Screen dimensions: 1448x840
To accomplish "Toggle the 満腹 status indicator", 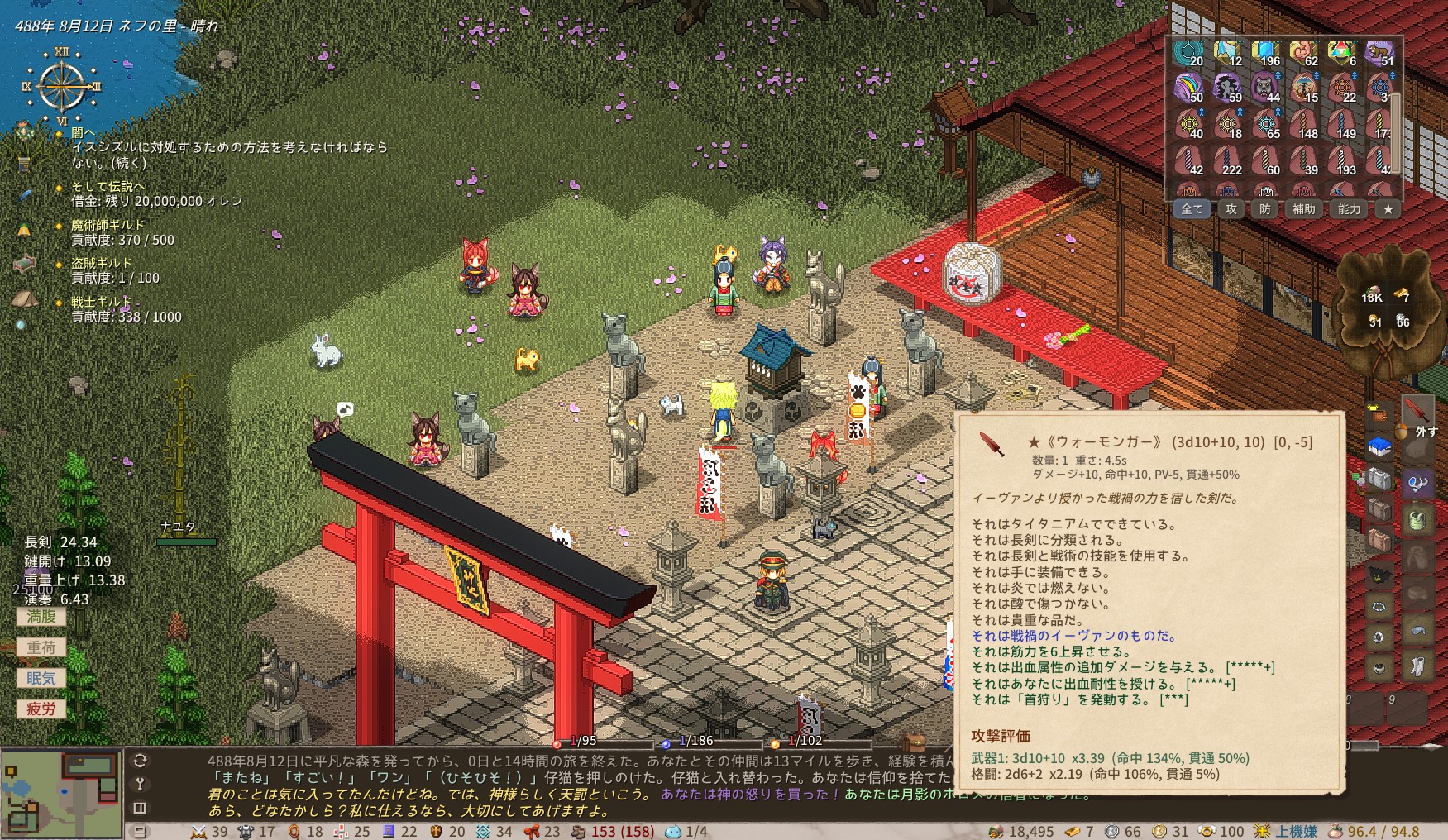I will 41,617.
